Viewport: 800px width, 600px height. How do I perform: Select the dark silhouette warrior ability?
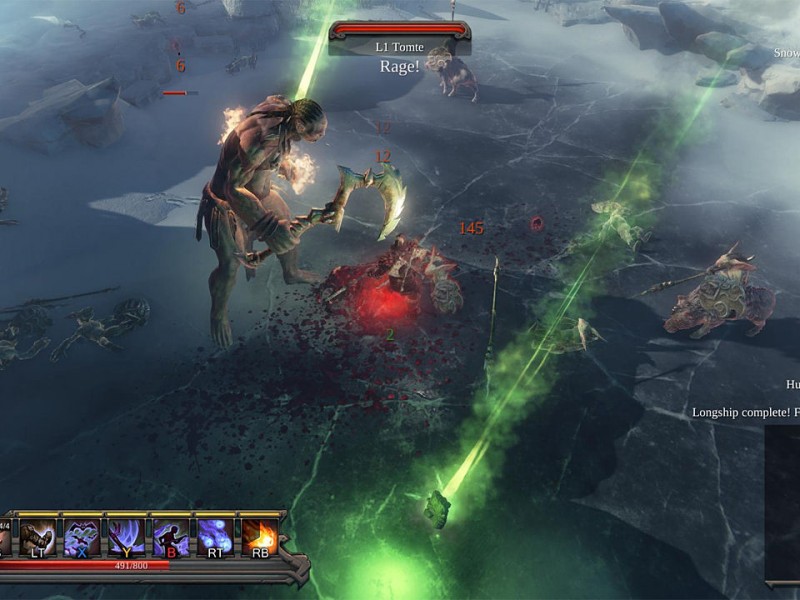pos(170,537)
